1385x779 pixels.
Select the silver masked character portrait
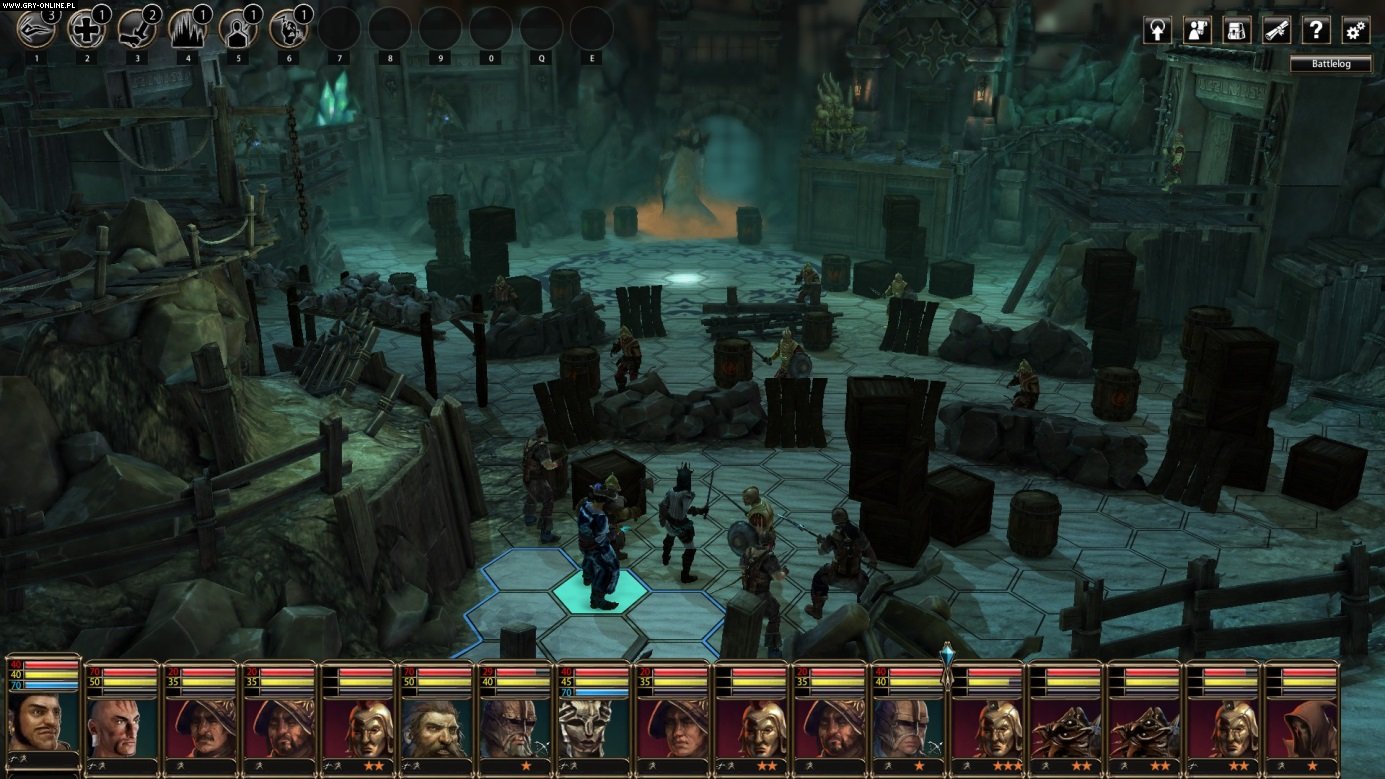point(593,727)
